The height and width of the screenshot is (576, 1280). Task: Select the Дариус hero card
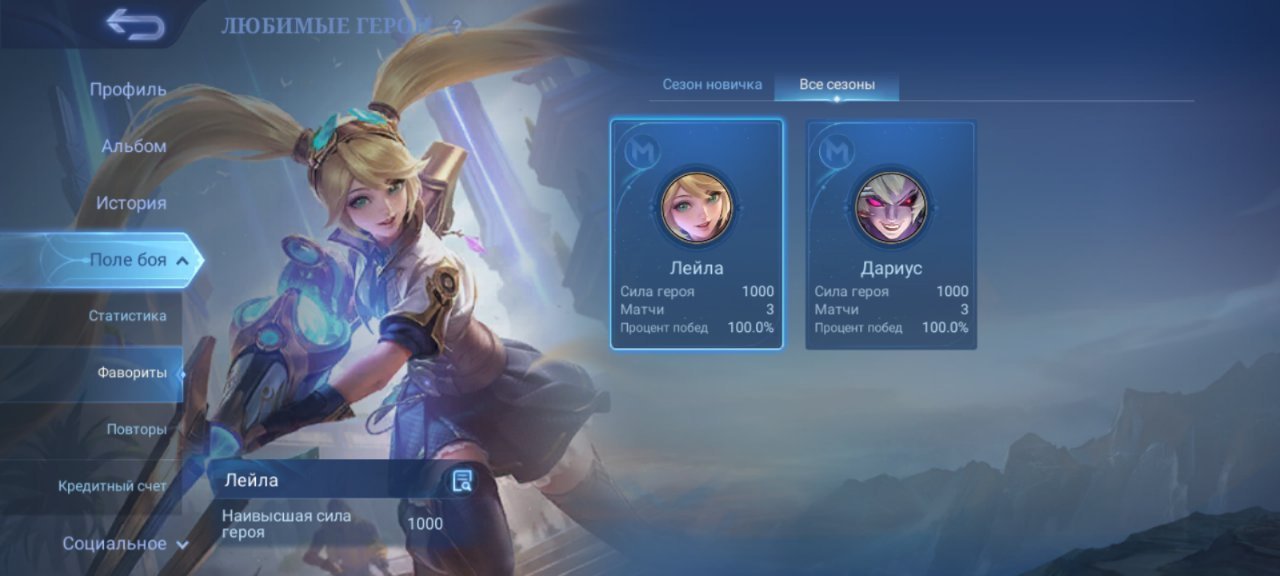891,234
